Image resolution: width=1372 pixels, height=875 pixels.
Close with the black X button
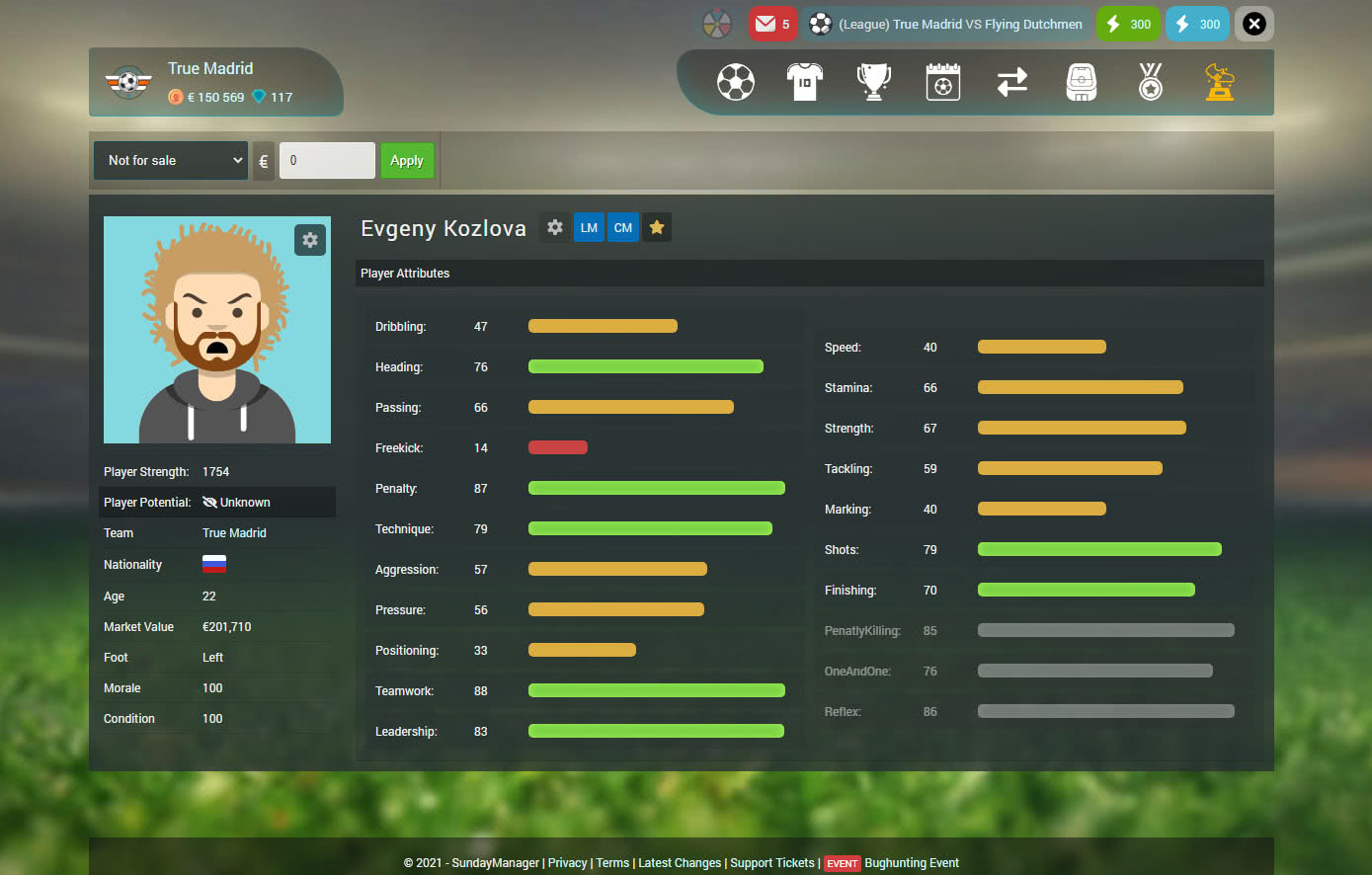pos(1253,25)
